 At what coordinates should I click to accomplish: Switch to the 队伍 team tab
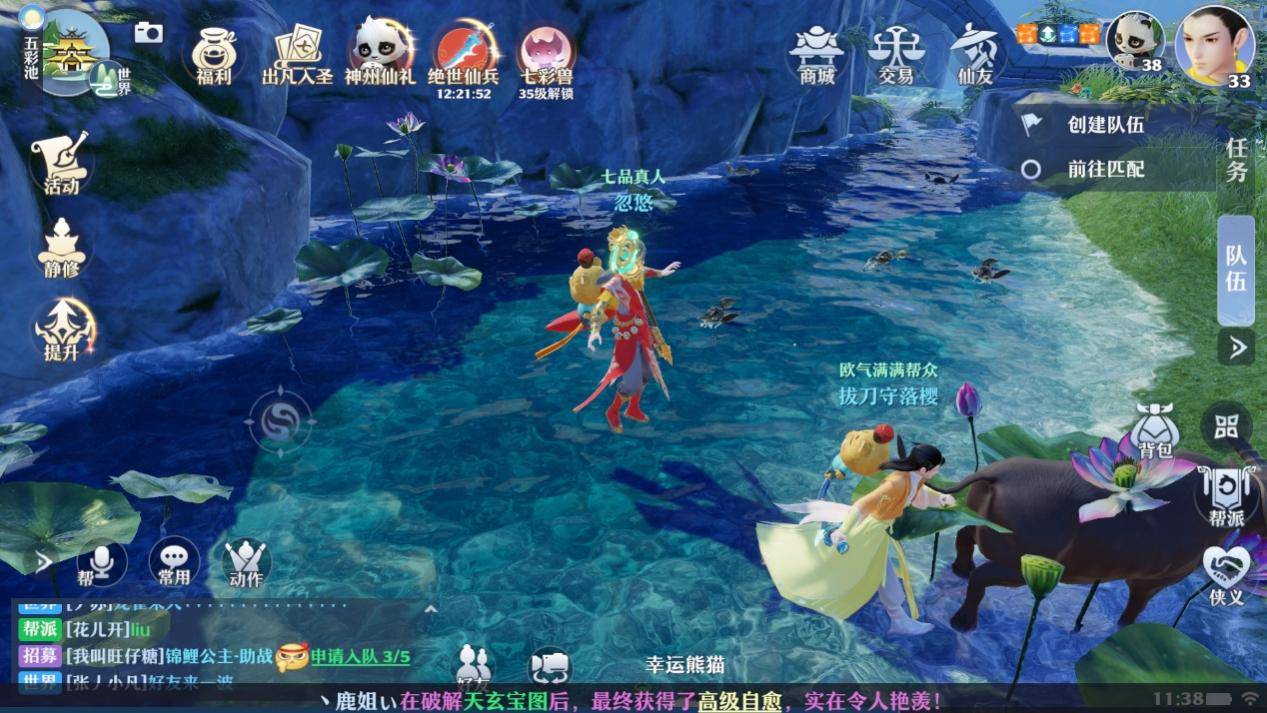pyautogui.click(x=1237, y=268)
